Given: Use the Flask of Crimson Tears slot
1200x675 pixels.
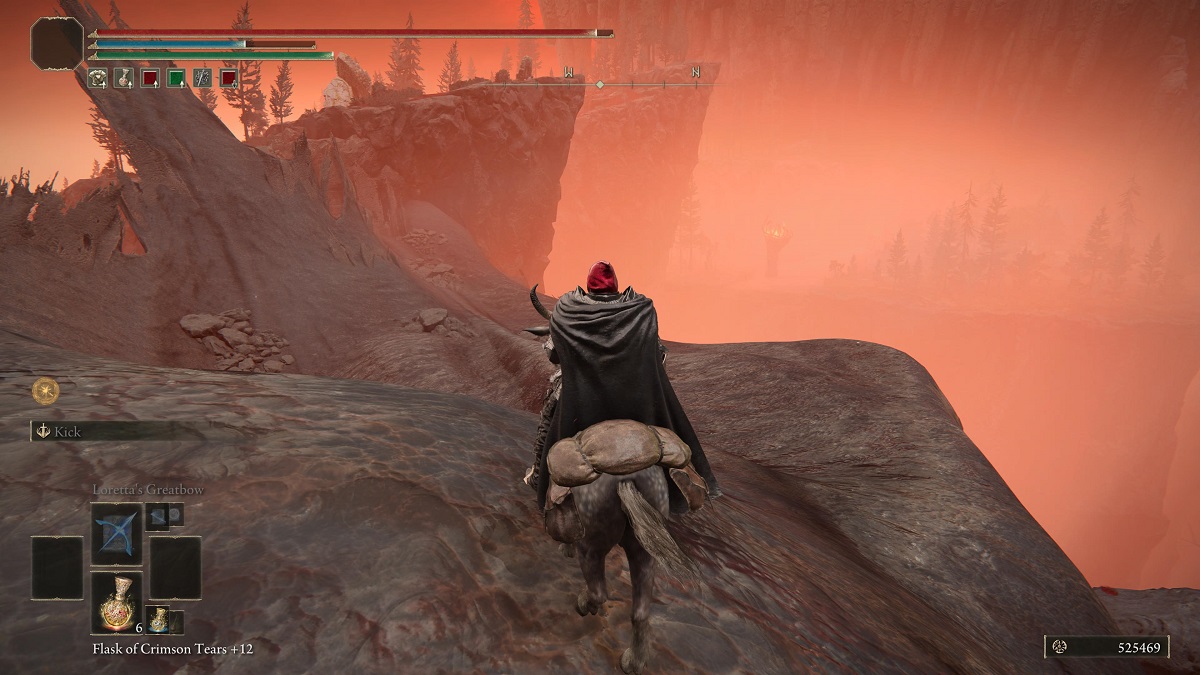Looking at the screenshot, I should [116, 603].
